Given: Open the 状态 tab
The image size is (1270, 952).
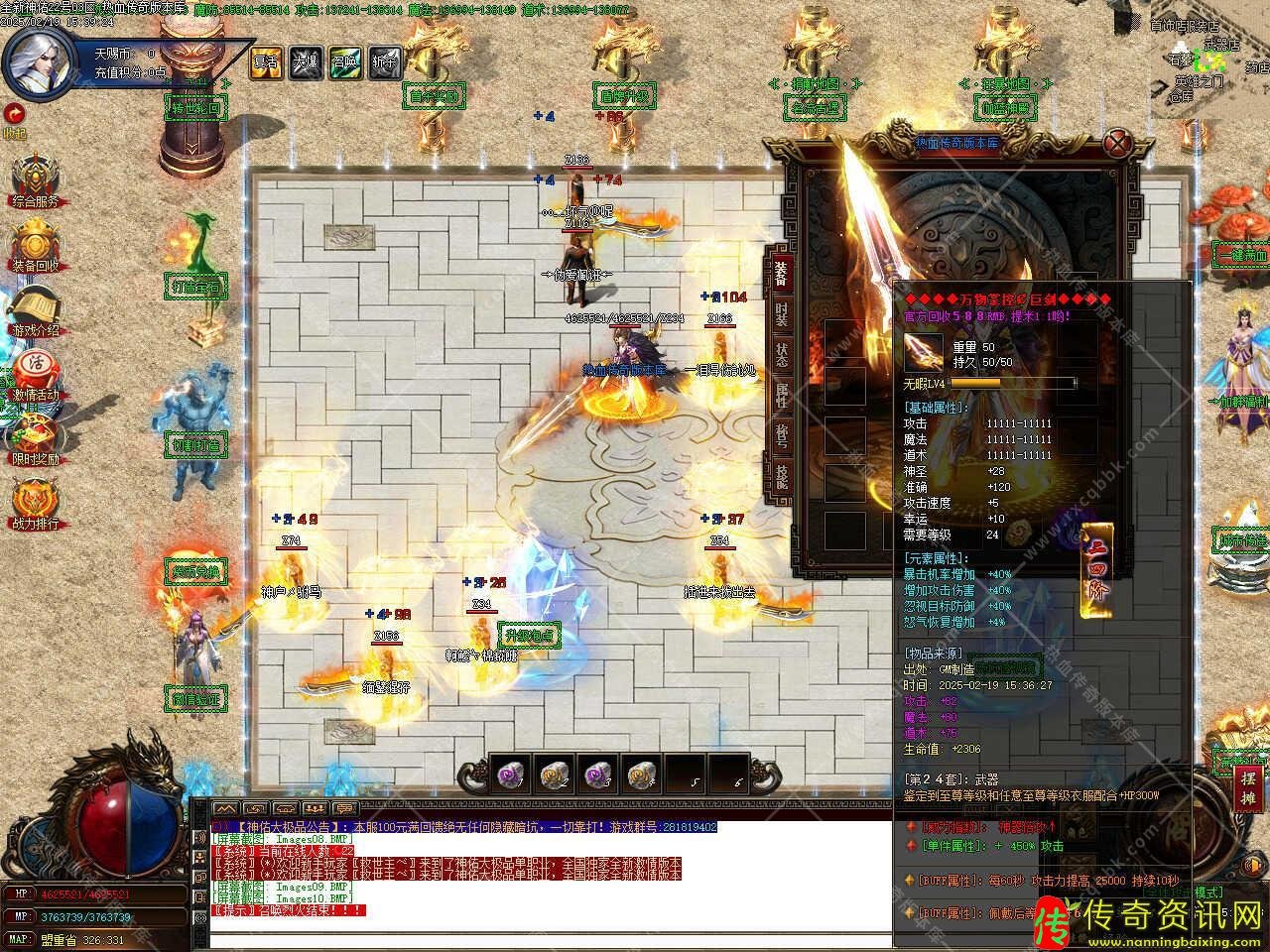Looking at the screenshot, I should coord(781,354).
